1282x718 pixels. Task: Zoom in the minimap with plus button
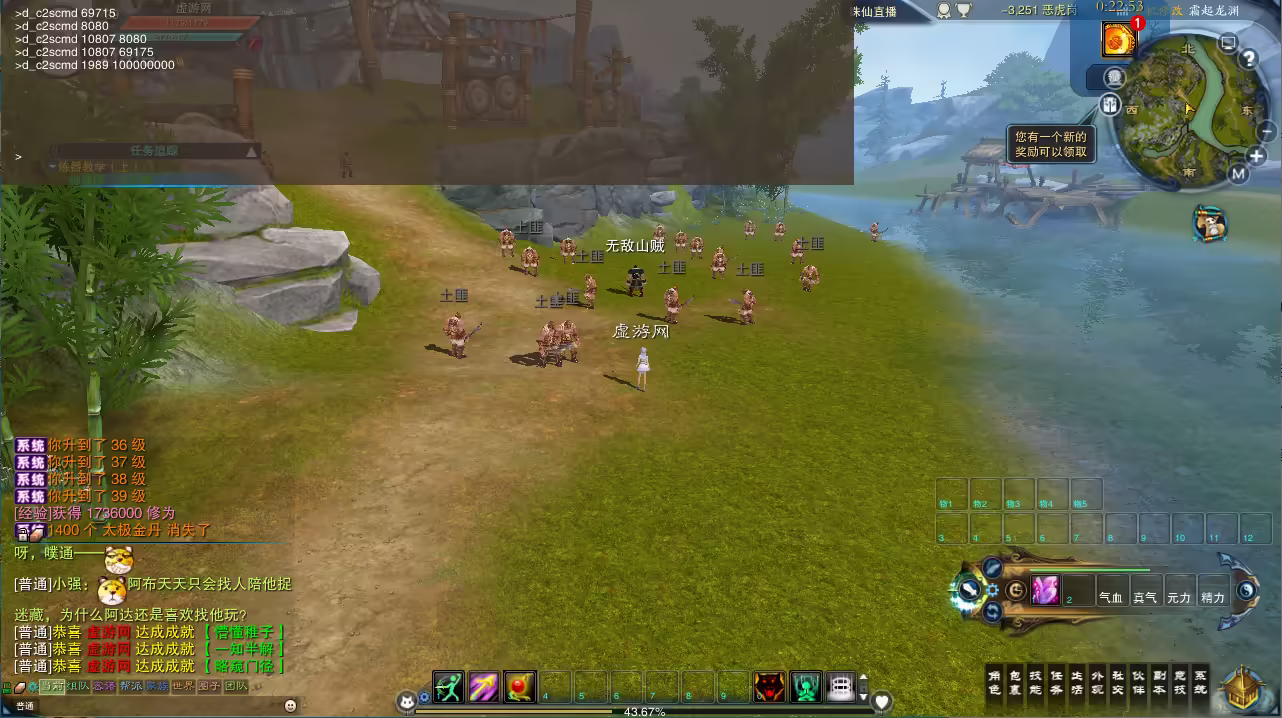coord(1257,156)
